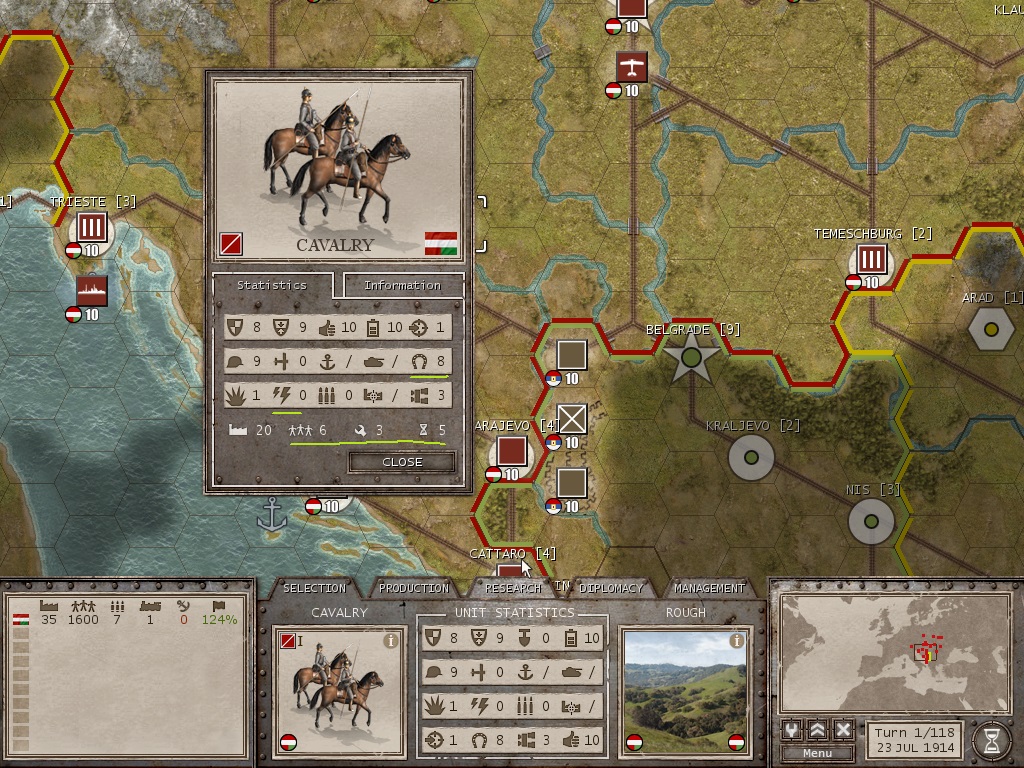Open the Diplomacy tab
1024x768 pixels.
610,588
